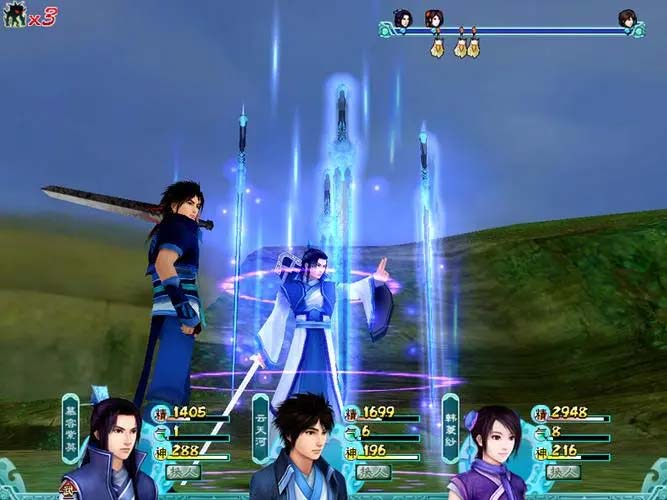
Task: Click 换人 swap button under Yun Tianhe's stats
Action: (x=372, y=470)
